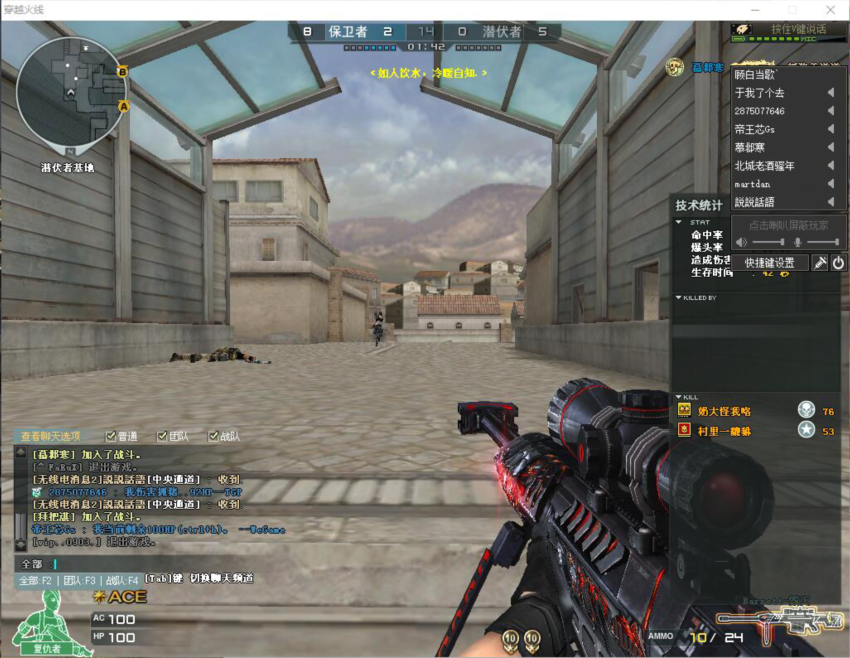850x658 pixels.
Task: Mute player 2875077646 via speaker icon
Action: 830,111
